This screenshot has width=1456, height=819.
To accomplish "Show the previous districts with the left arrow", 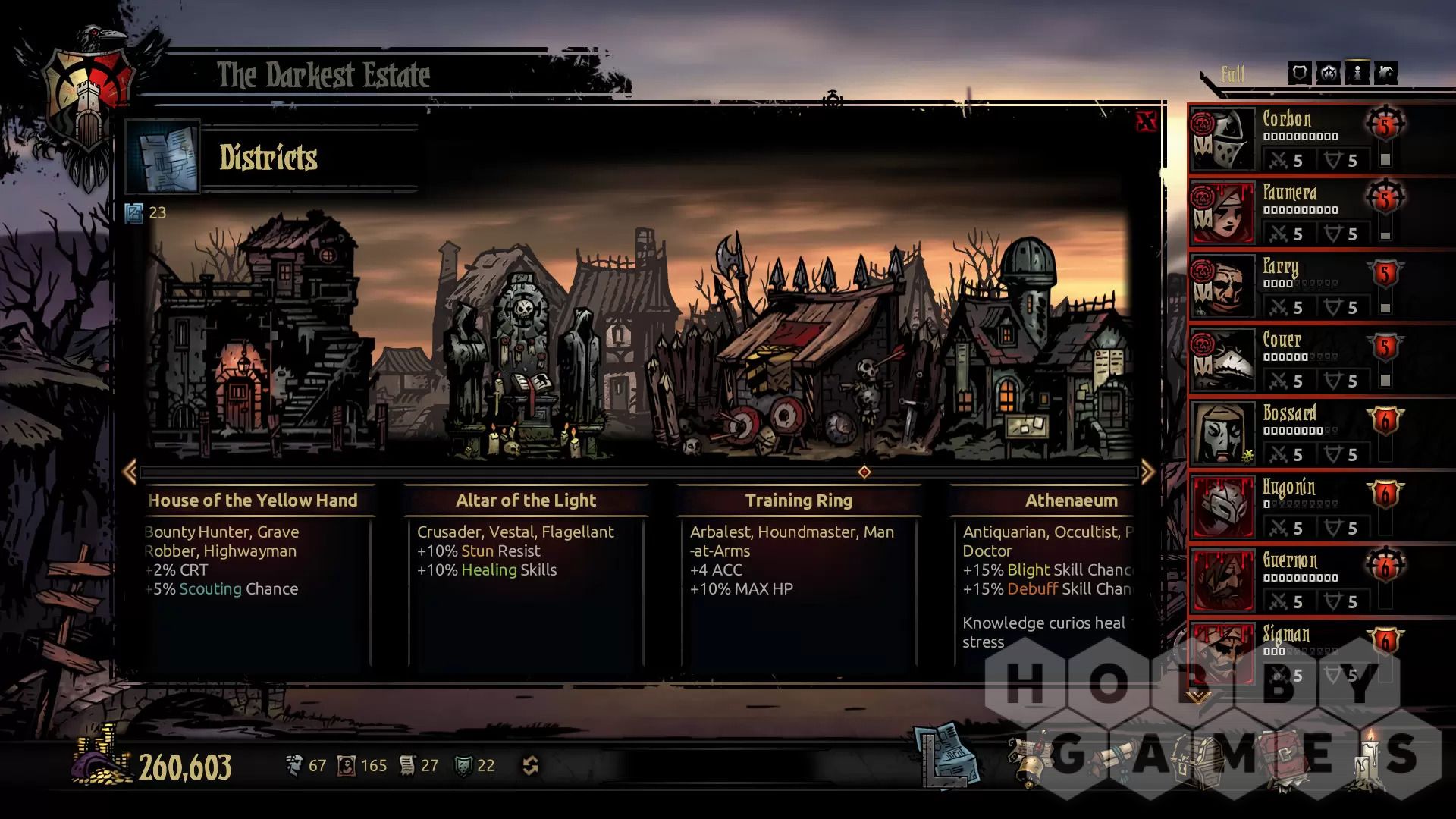I will coord(130,472).
